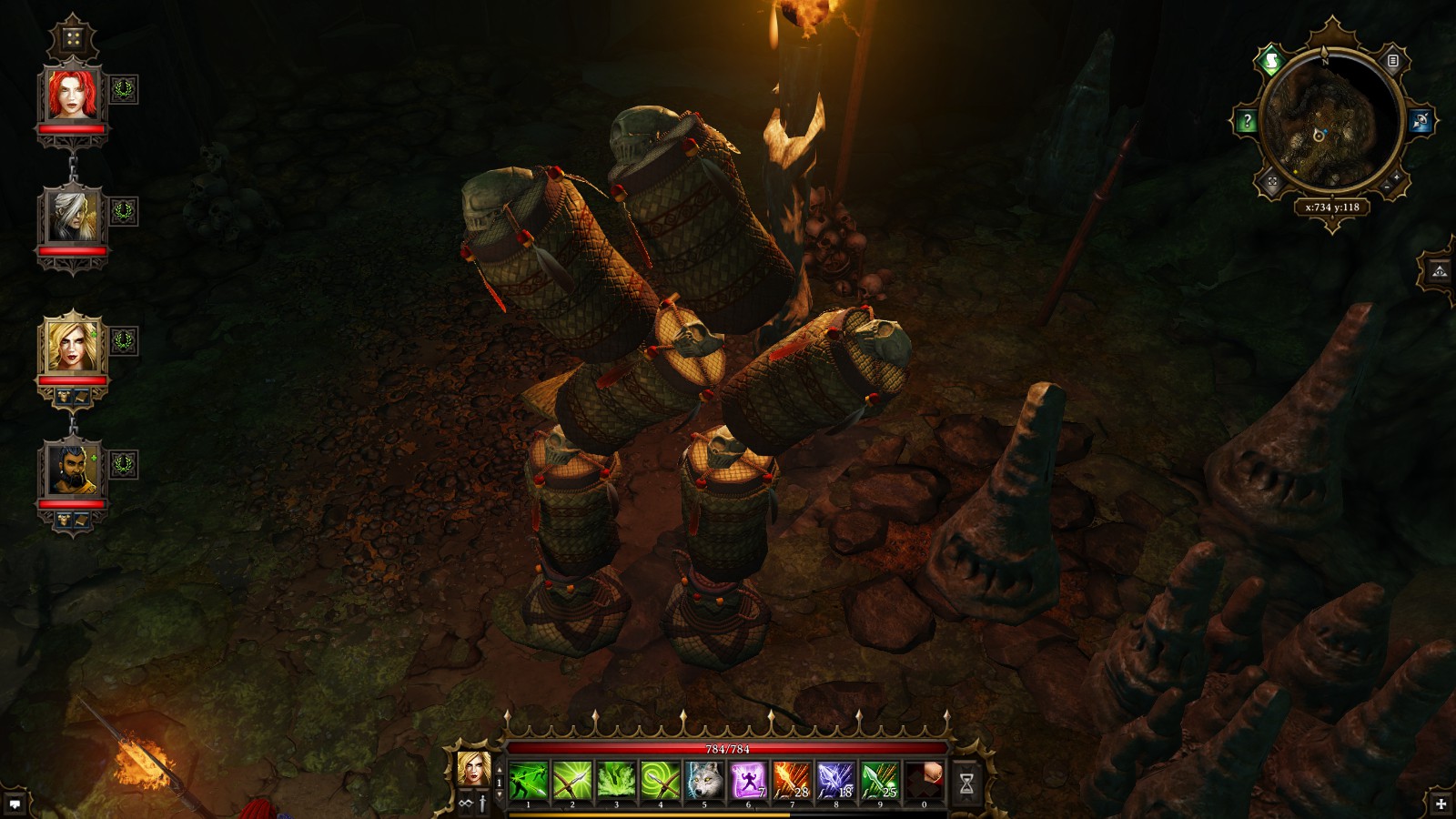Select the poison arrow skill in slot 9
The height and width of the screenshot is (819, 1456).
coord(879,780)
